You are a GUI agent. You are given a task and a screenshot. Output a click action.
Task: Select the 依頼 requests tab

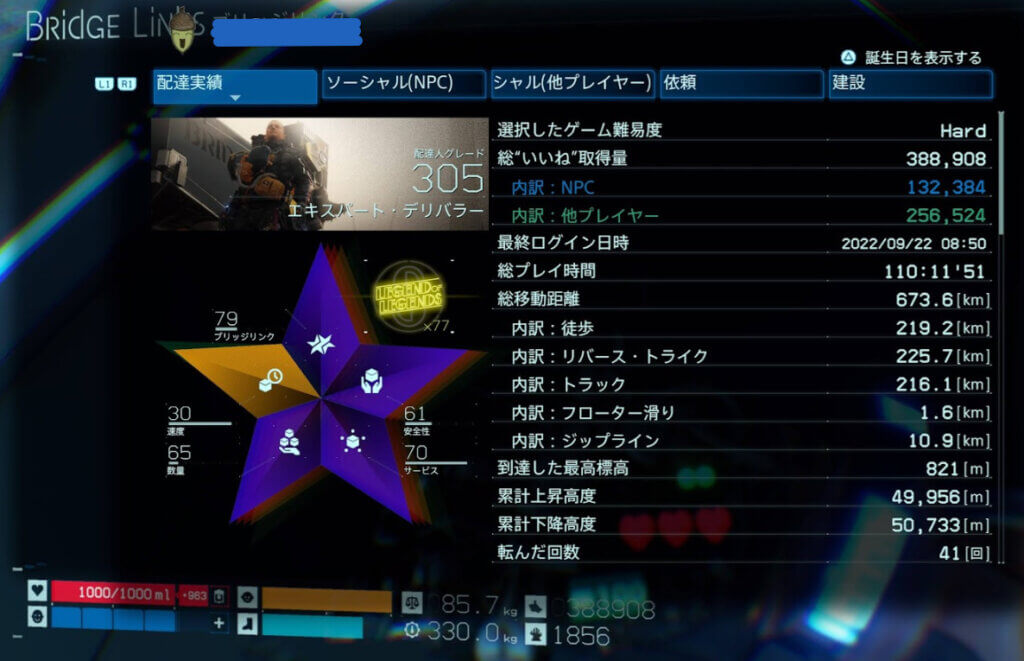(x=741, y=84)
